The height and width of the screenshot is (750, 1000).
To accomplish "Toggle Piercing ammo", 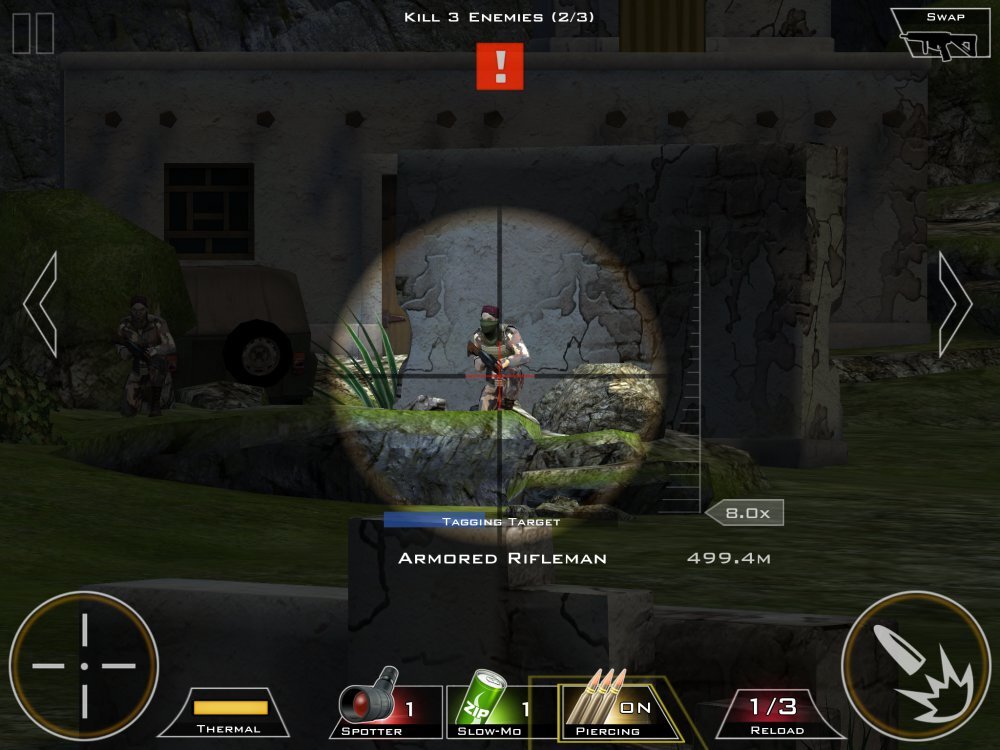I will pyautogui.click(x=609, y=711).
